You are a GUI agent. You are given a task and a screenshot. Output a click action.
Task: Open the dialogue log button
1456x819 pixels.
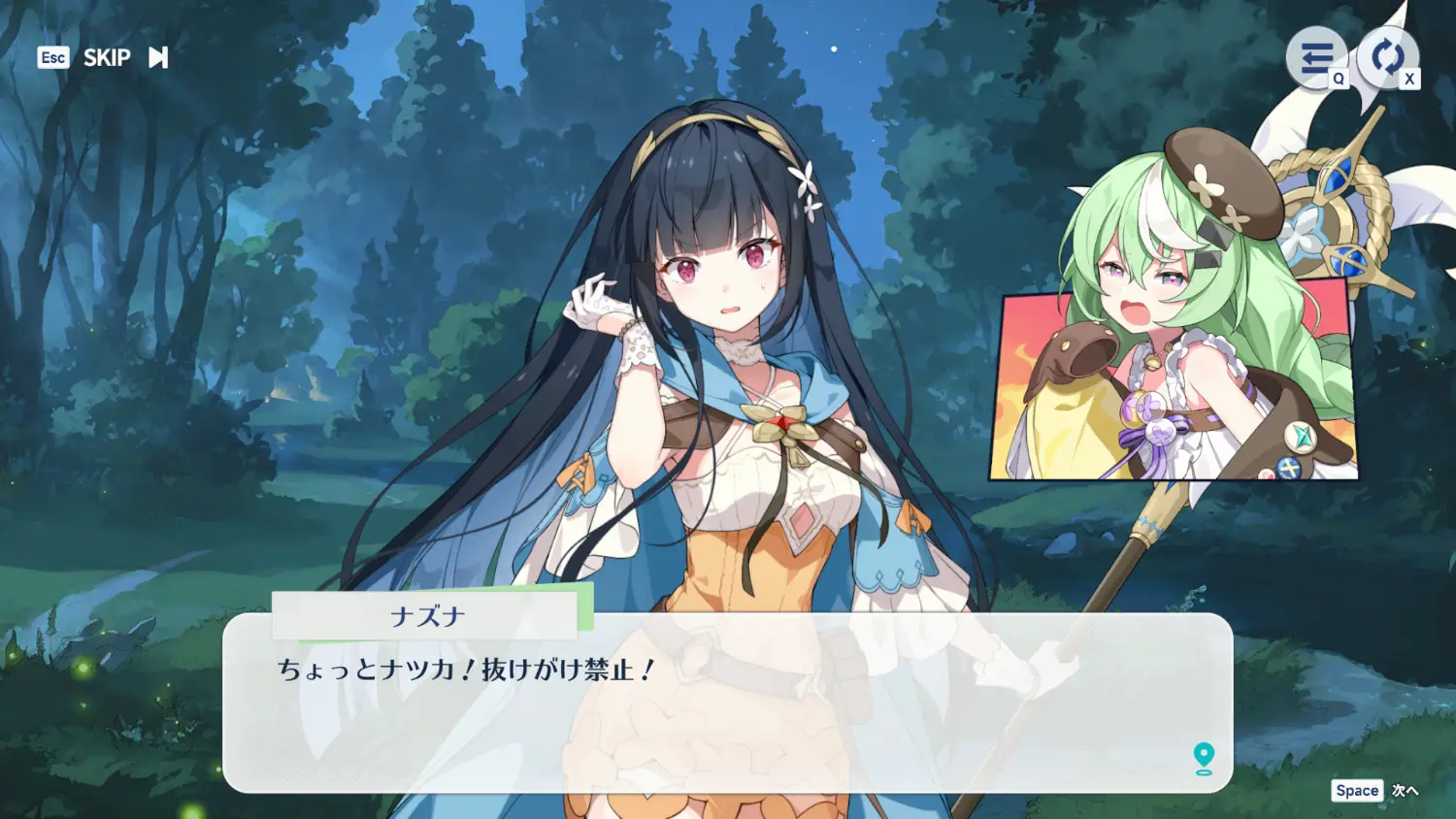[1316, 58]
